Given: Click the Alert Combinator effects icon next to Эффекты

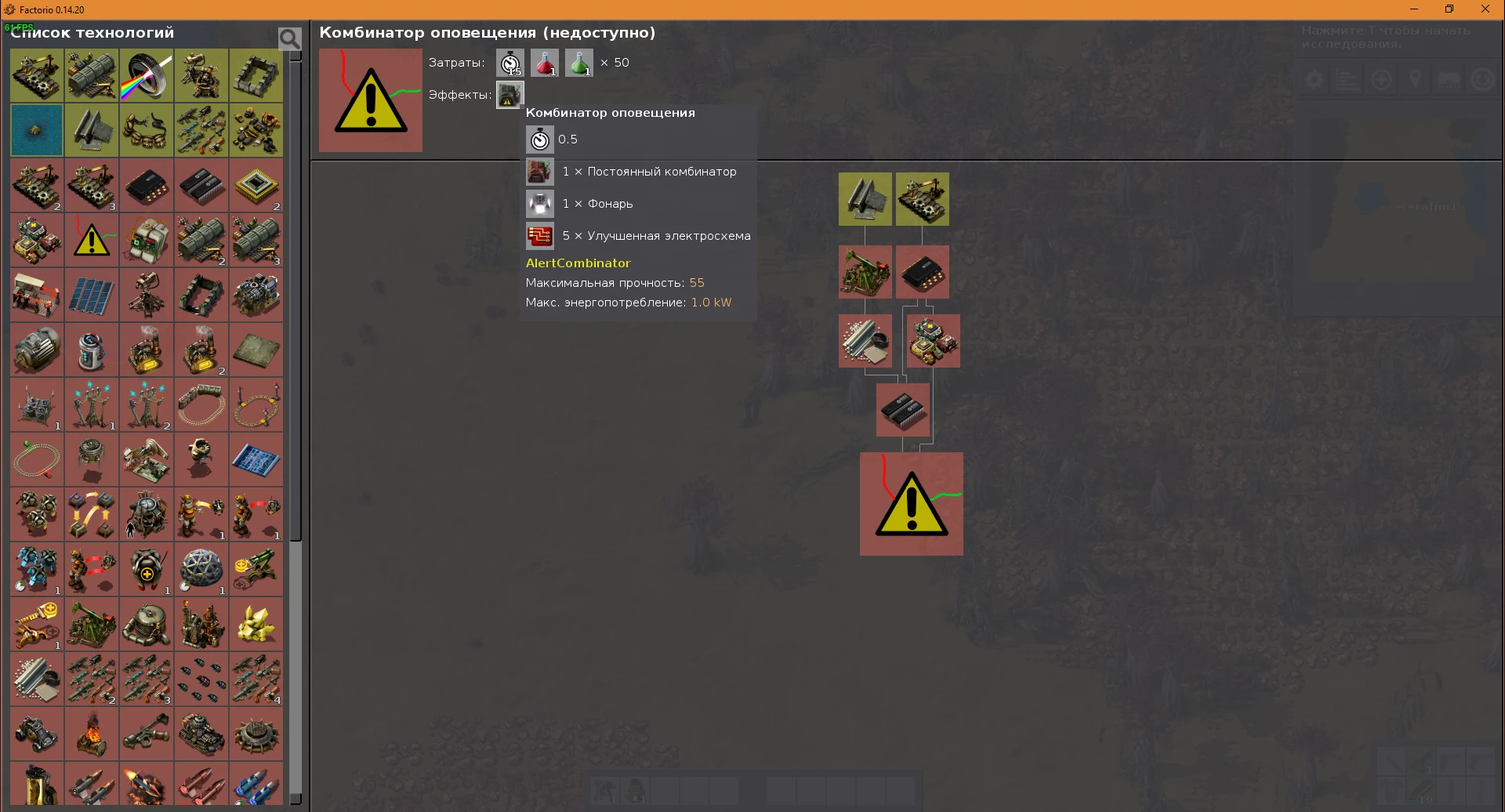Looking at the screenshot, I should 510,95.
